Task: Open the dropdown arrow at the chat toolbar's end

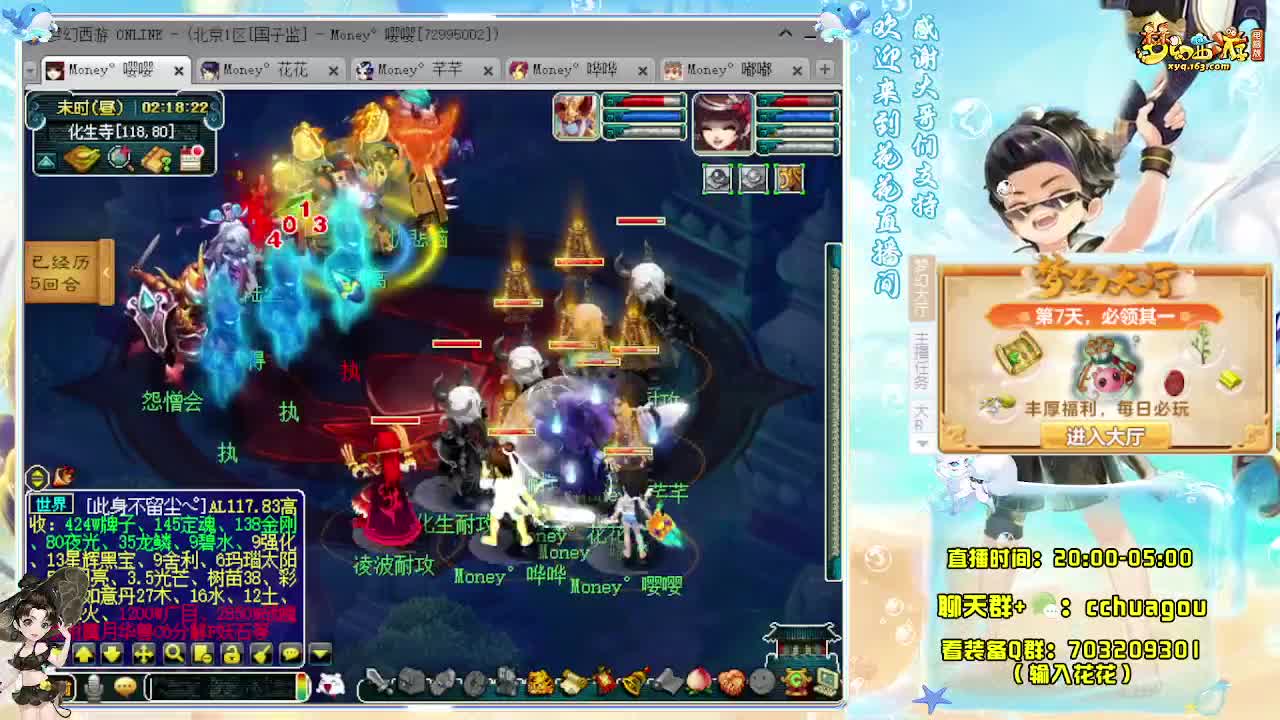Action: pos(317,654)
